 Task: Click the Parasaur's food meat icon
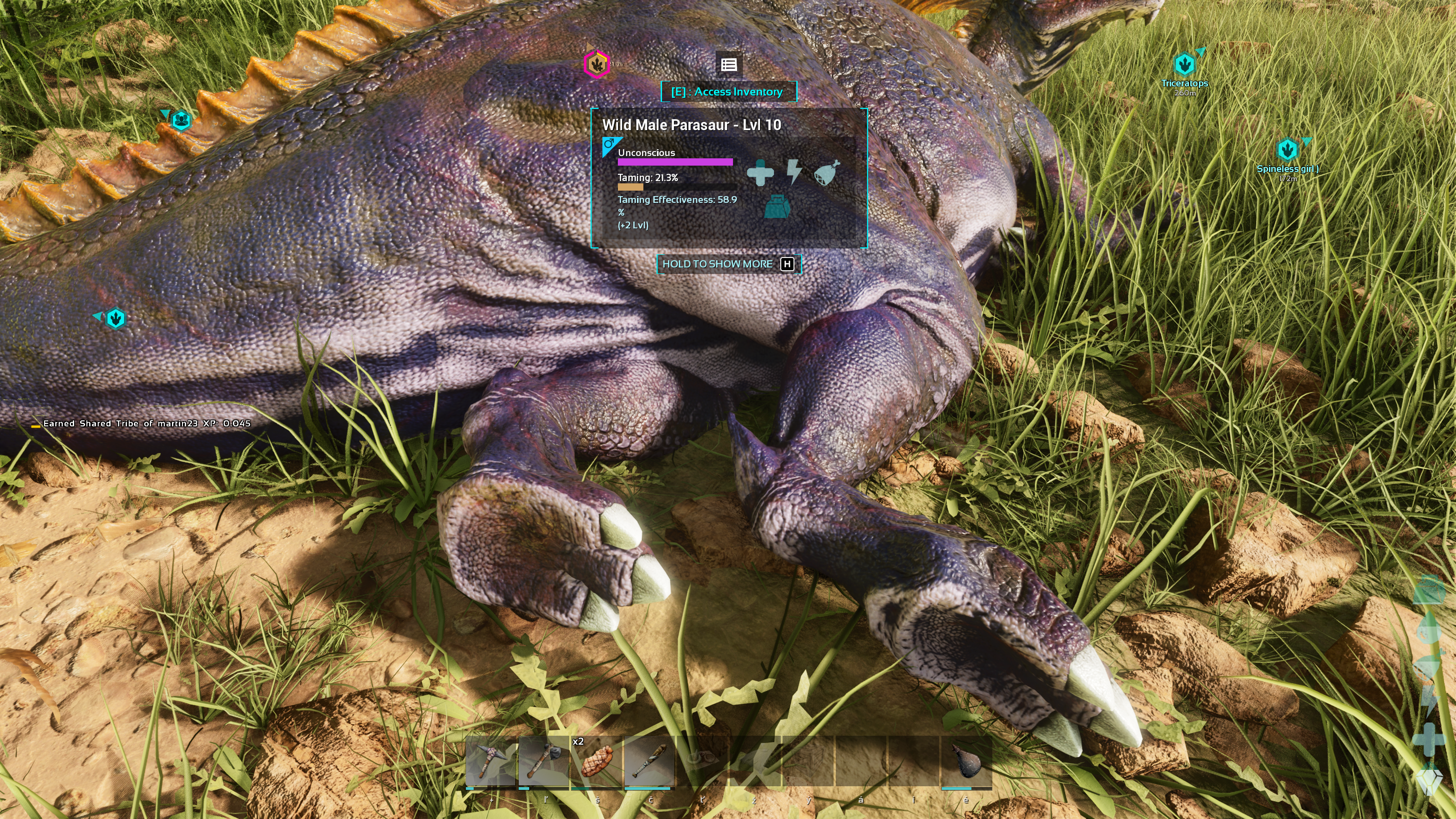[x=827, y=172]
